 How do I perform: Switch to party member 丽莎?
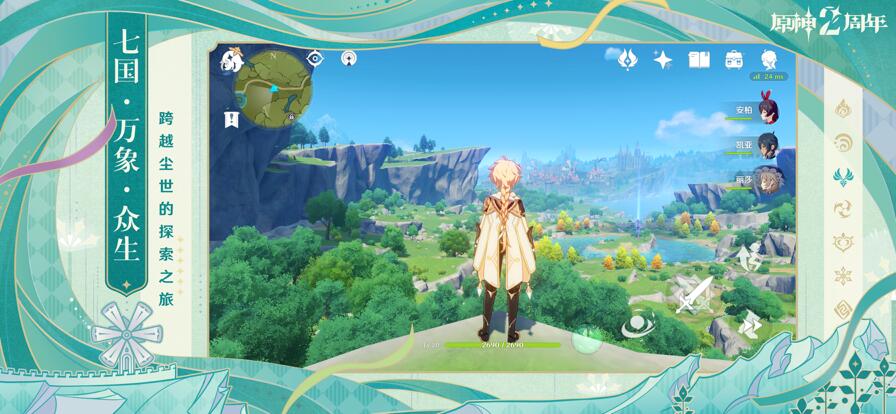pos(768,180)
